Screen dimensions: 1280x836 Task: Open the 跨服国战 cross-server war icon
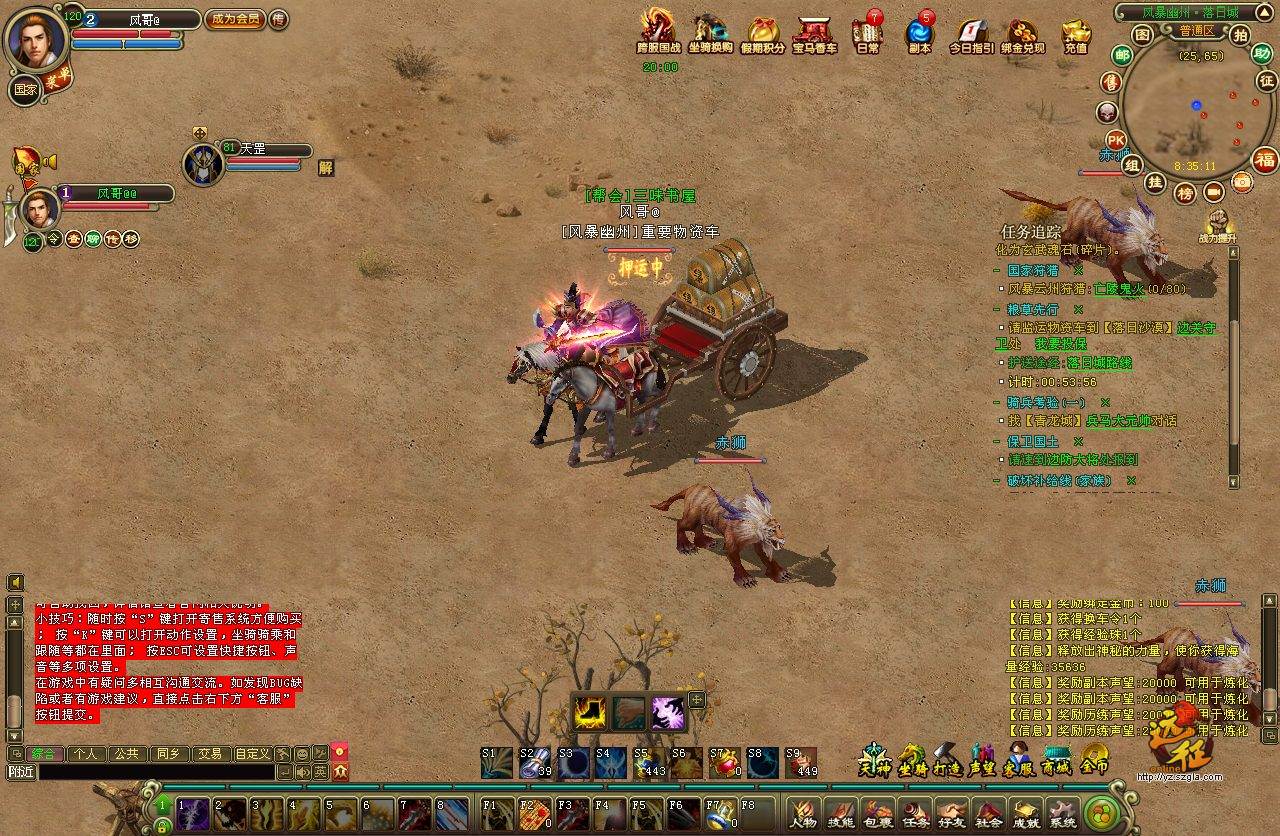pos(658,32)
